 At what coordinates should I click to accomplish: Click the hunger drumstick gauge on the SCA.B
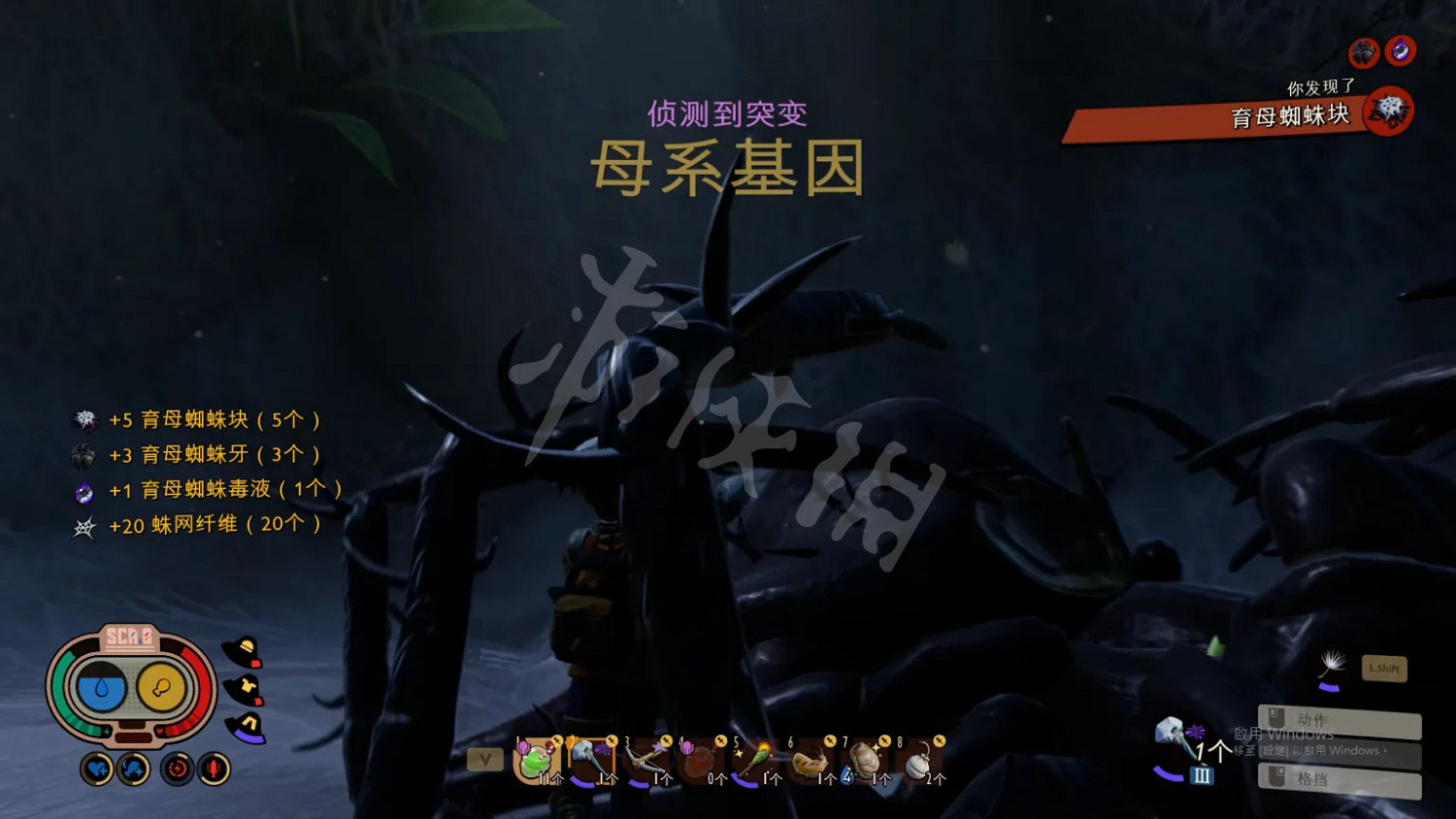coord(161,686)
